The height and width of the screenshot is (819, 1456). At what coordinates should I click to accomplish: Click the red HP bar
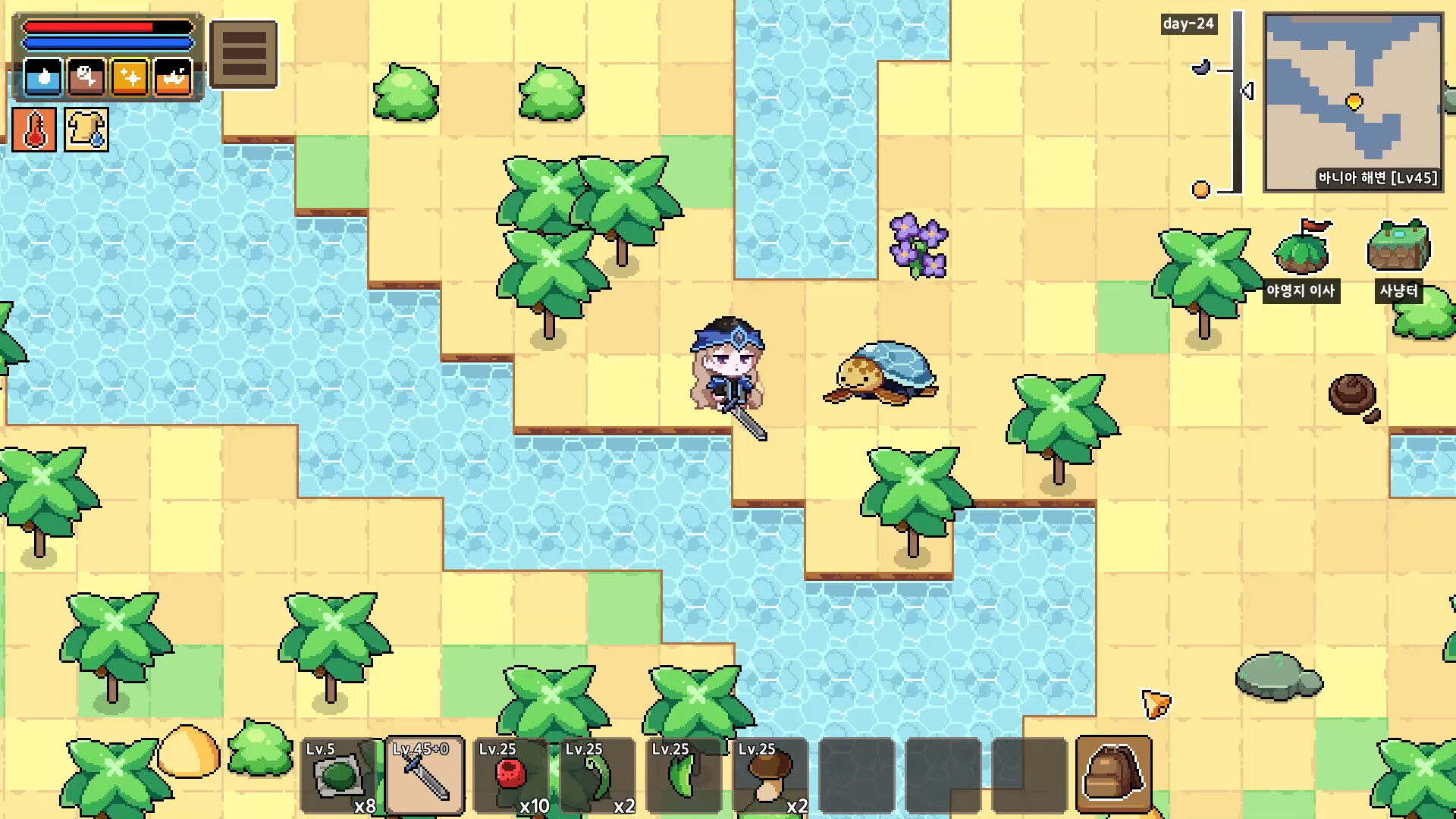(108, 25)
